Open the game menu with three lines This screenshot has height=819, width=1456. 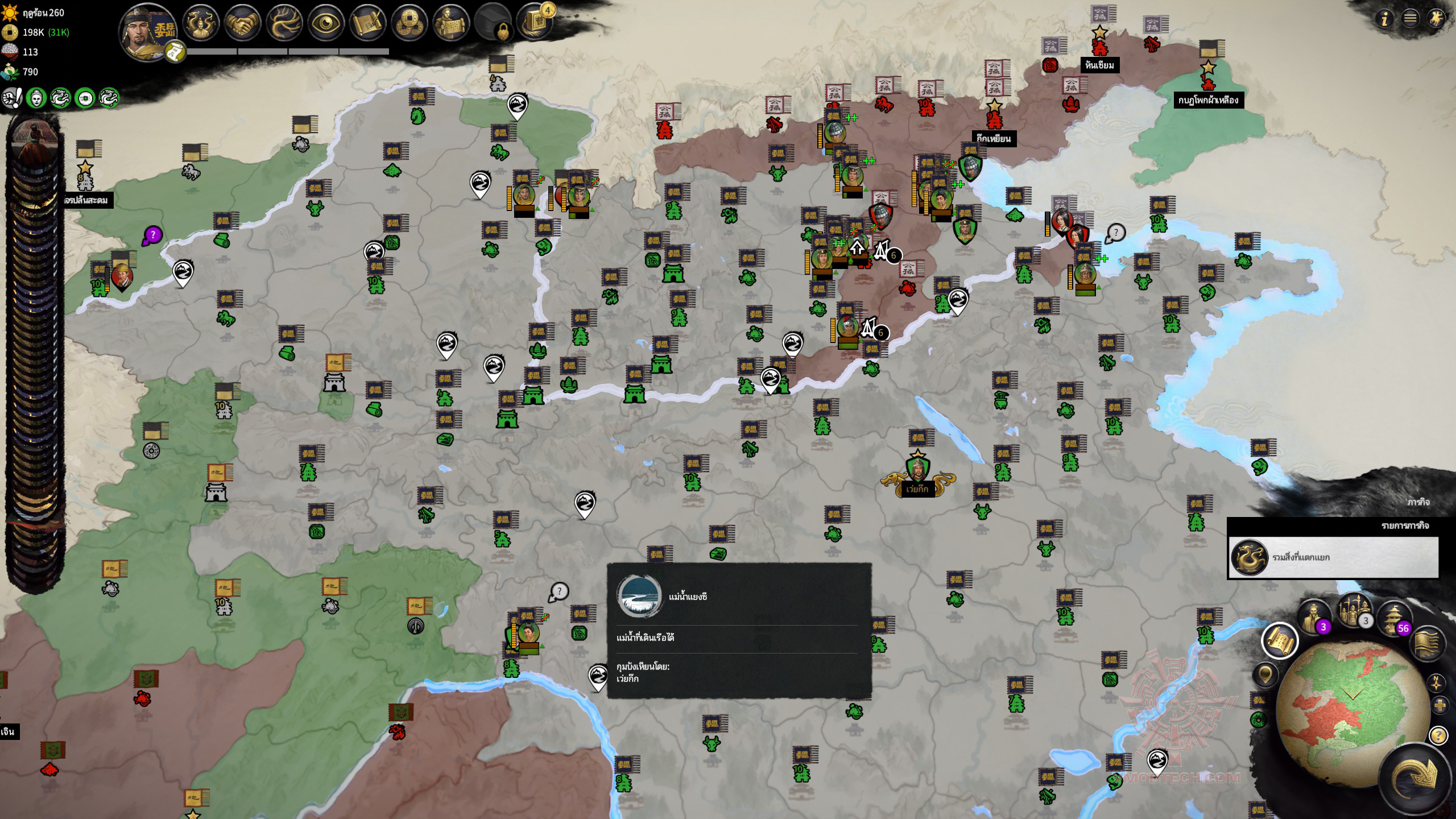click(x=1410, y=19)
